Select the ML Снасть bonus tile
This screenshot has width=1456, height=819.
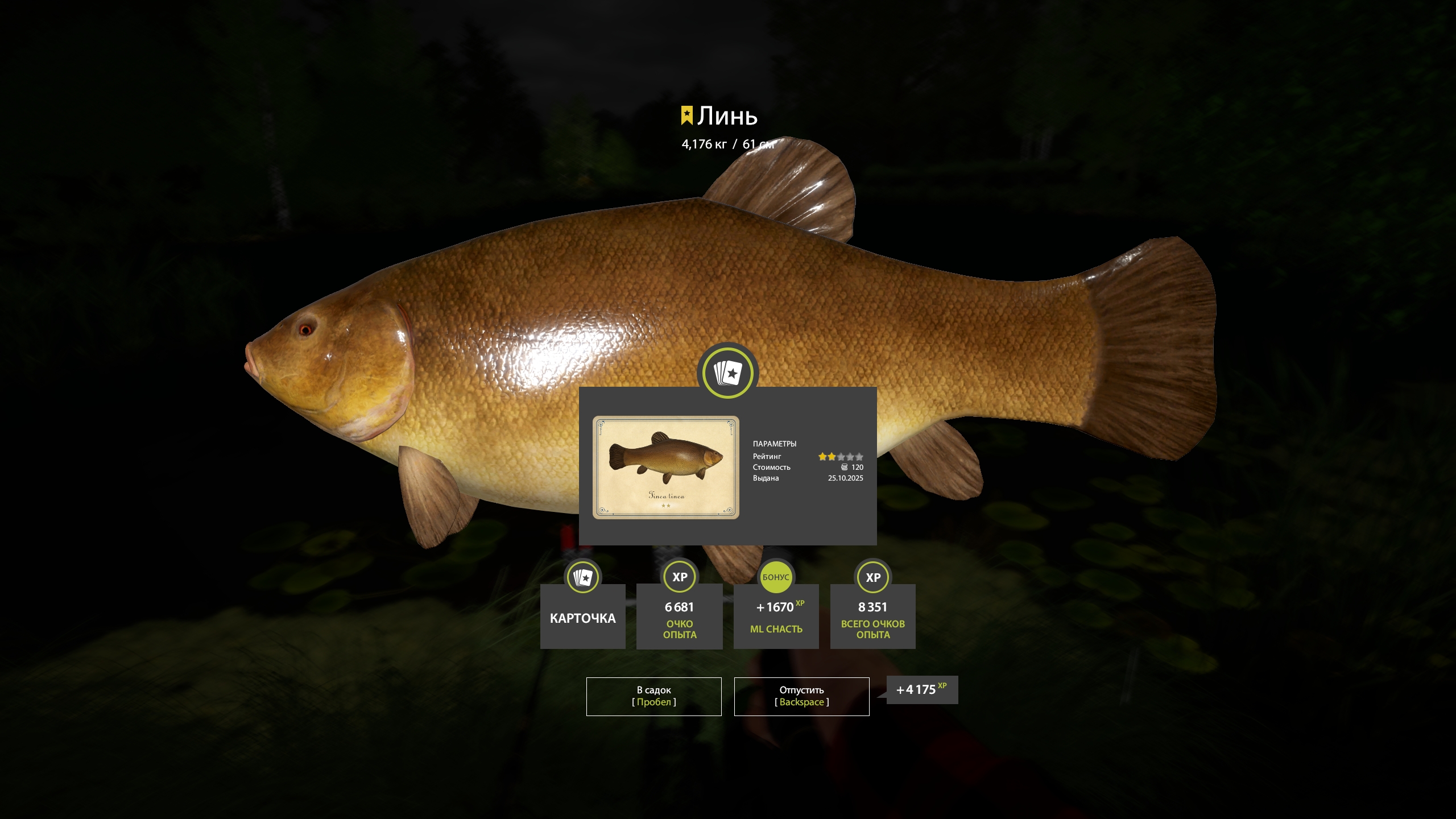(x=776, y=616)
